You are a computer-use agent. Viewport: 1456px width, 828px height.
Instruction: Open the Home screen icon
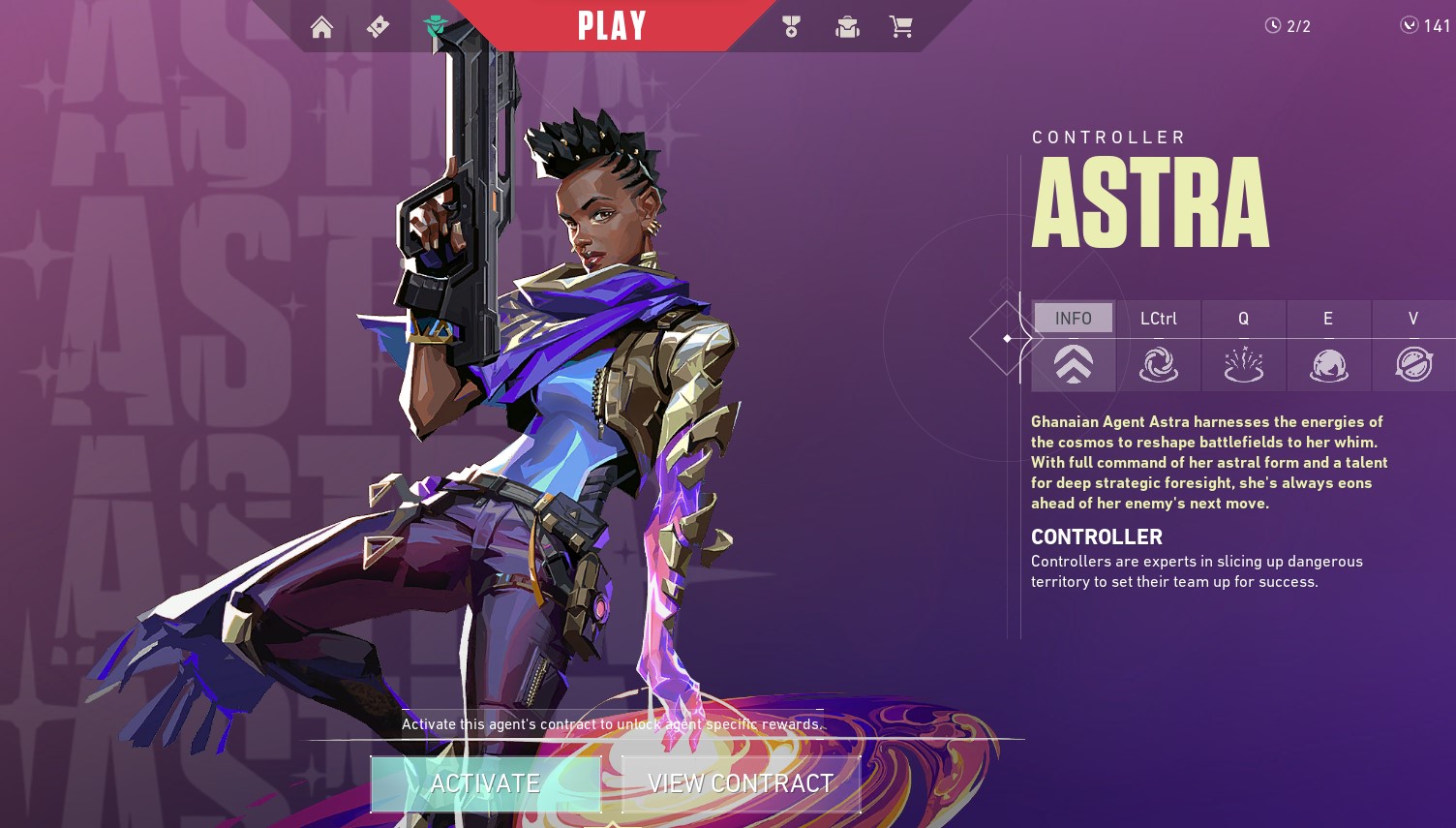[322, 26]
